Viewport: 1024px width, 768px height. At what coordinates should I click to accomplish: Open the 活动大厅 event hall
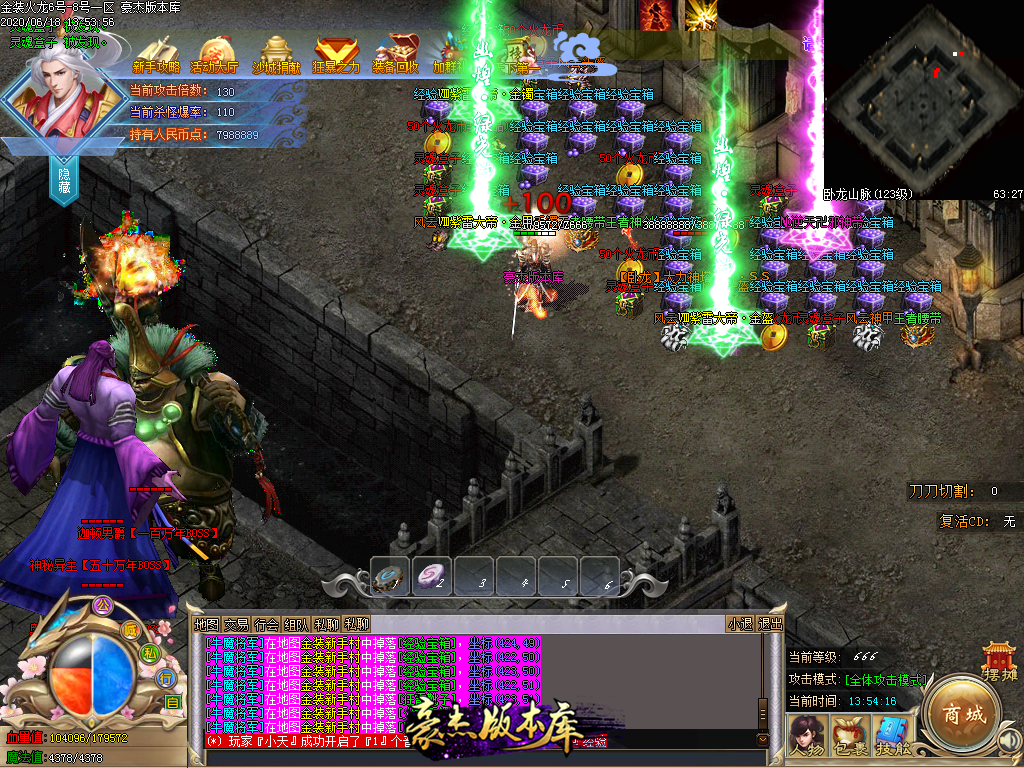(215, 55)
